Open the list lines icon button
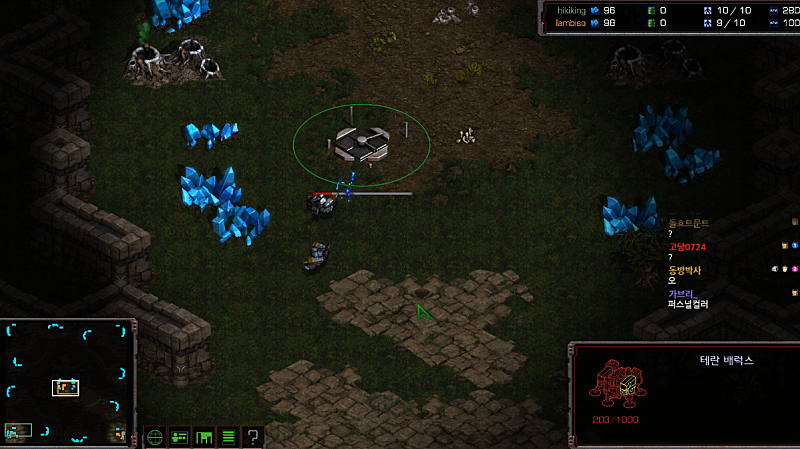 tap(228, 437)
